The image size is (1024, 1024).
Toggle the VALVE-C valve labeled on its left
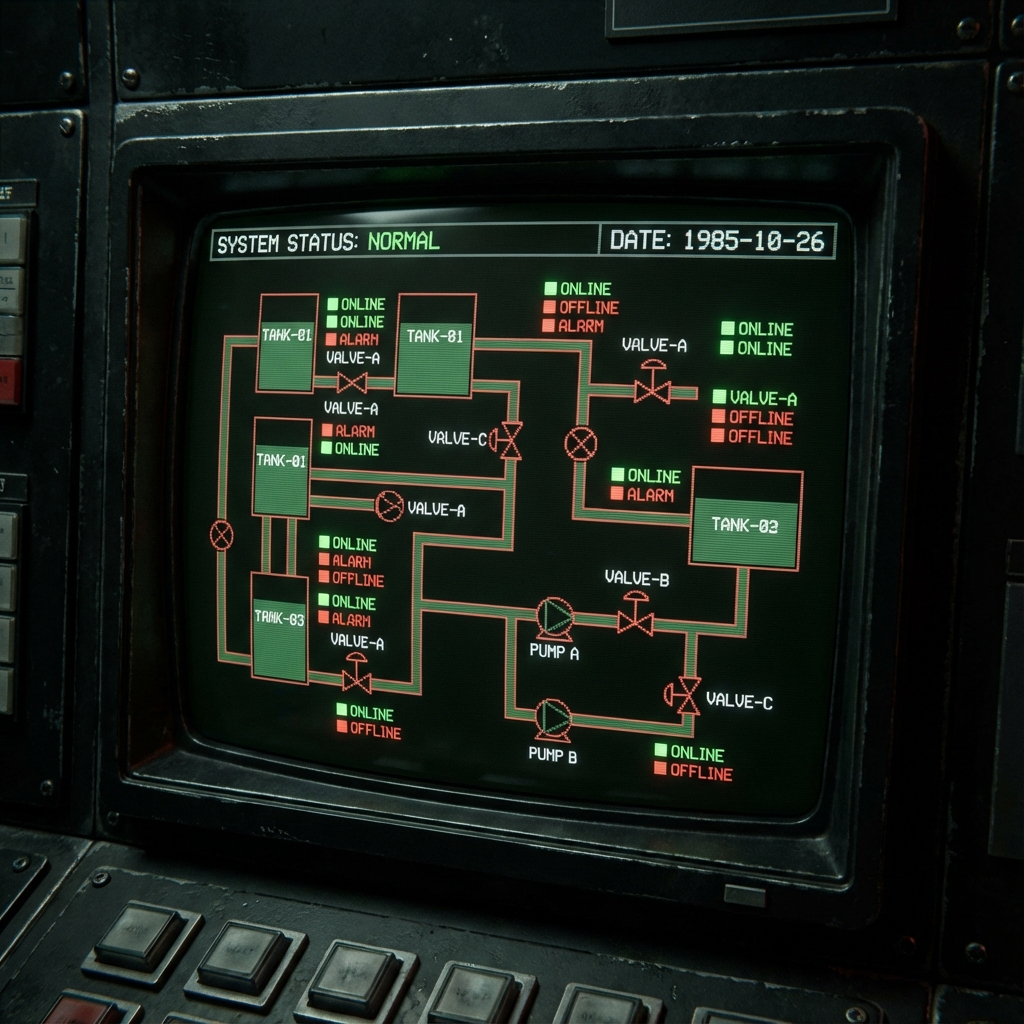509,440
